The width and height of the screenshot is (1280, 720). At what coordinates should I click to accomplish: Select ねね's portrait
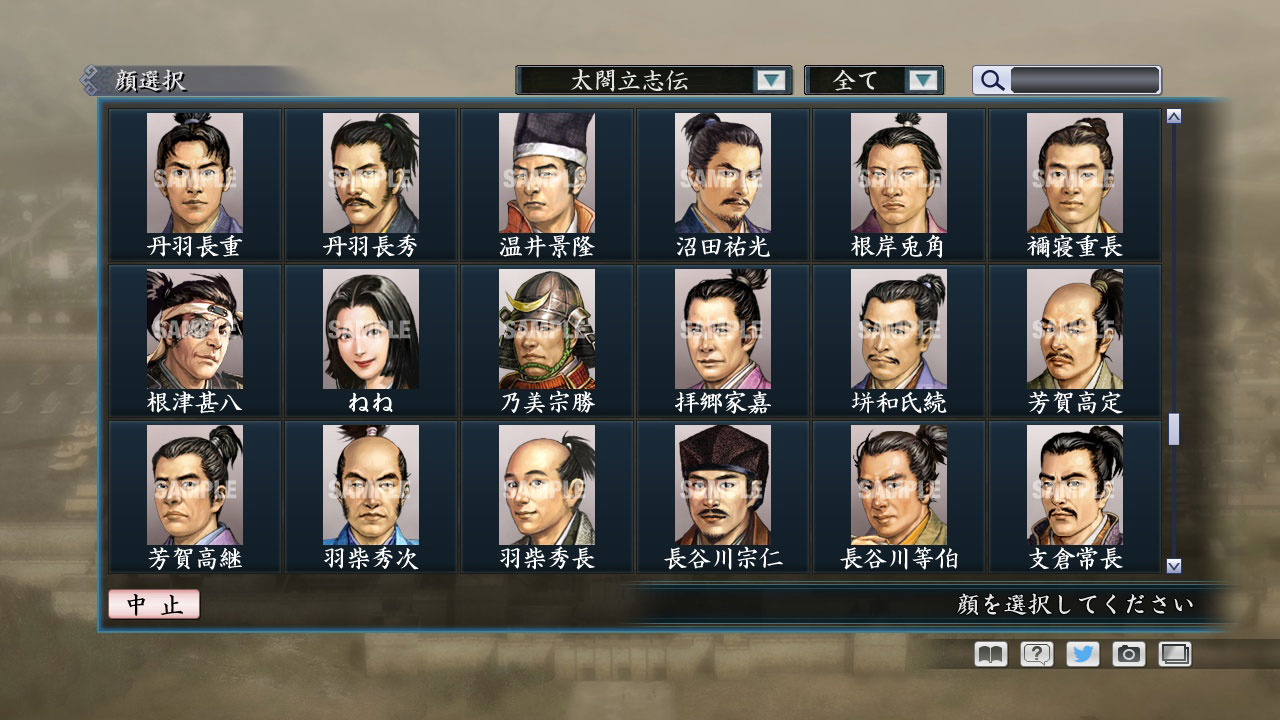coord(369,328)
